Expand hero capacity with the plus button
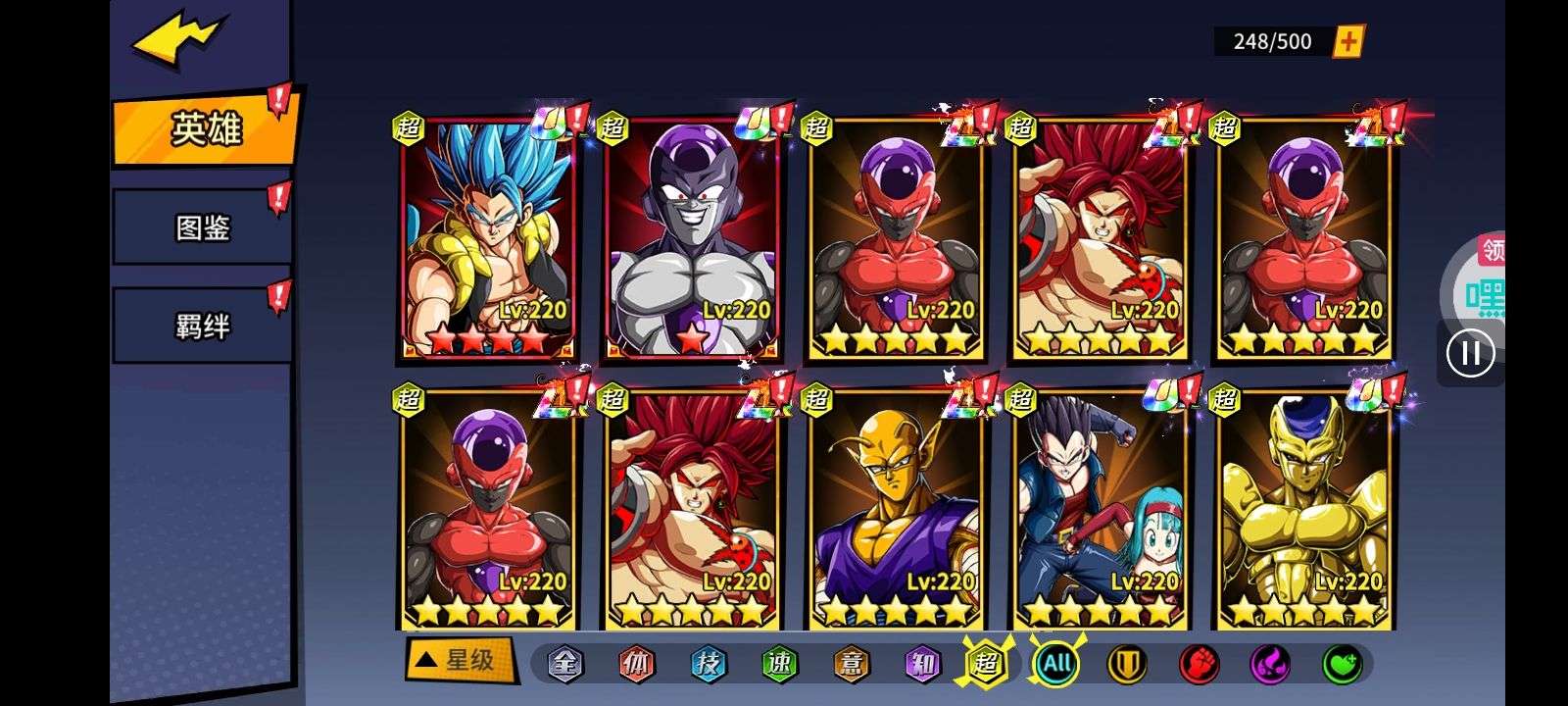The image size is (1568, 706). (x=1348, y=41)
